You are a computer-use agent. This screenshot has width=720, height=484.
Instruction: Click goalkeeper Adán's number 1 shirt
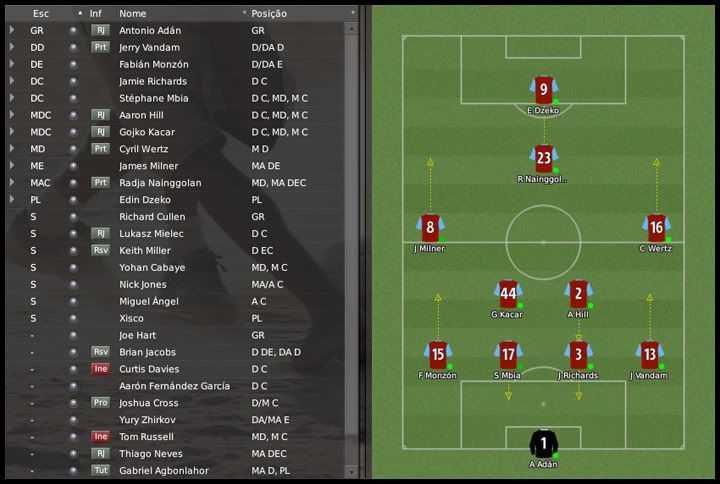(543, 443)
